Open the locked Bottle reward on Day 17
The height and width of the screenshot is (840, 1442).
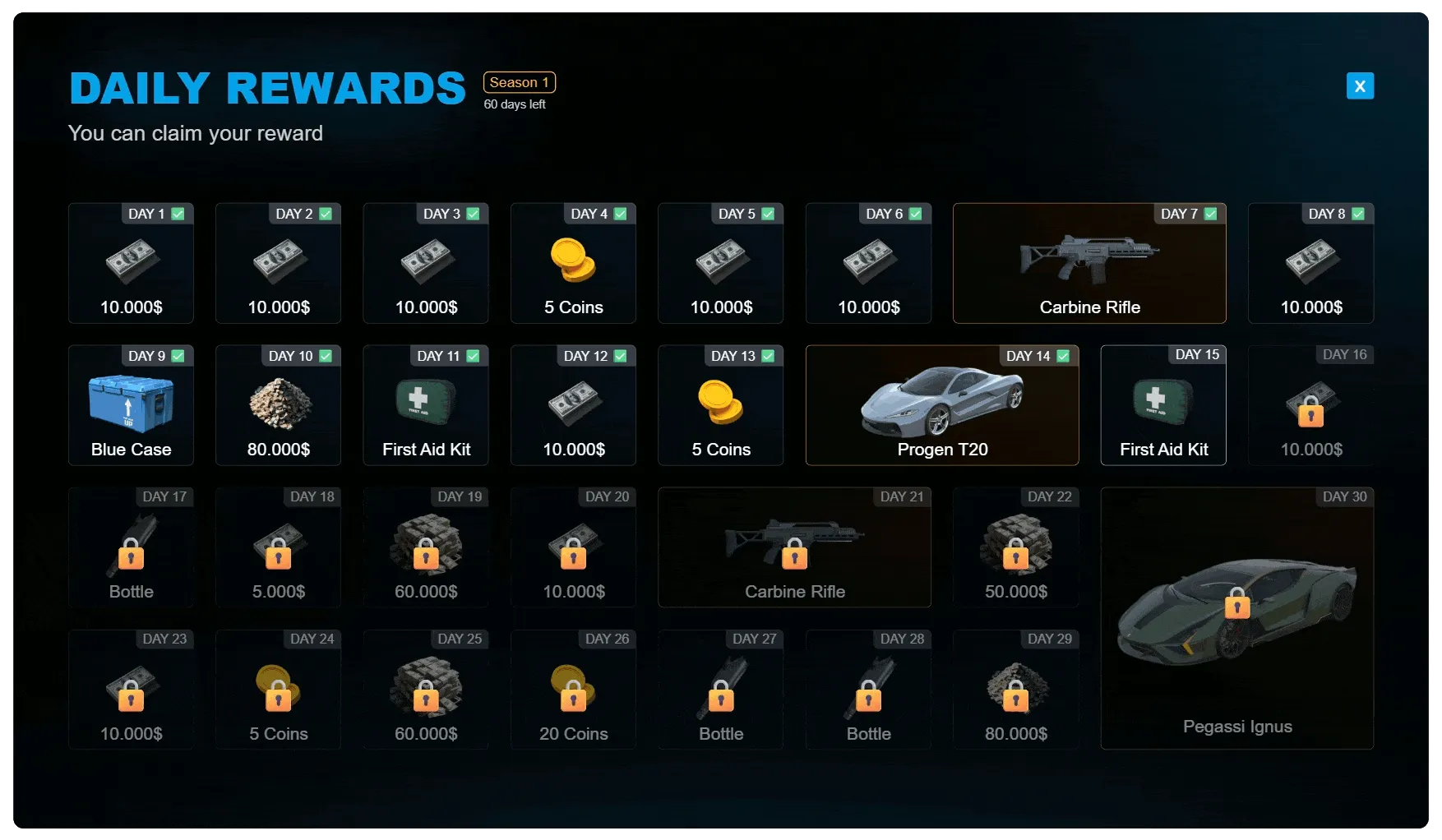coord(131,547)
